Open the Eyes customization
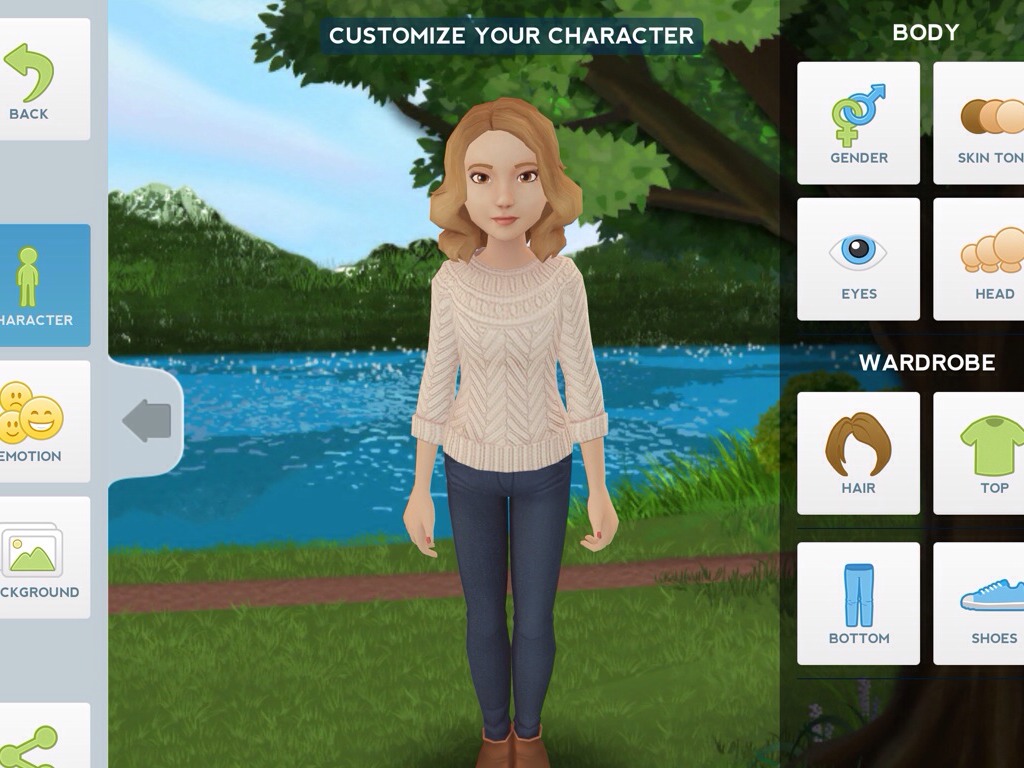The width and height of the screenshot is (1024, 768). pos(858,259)
